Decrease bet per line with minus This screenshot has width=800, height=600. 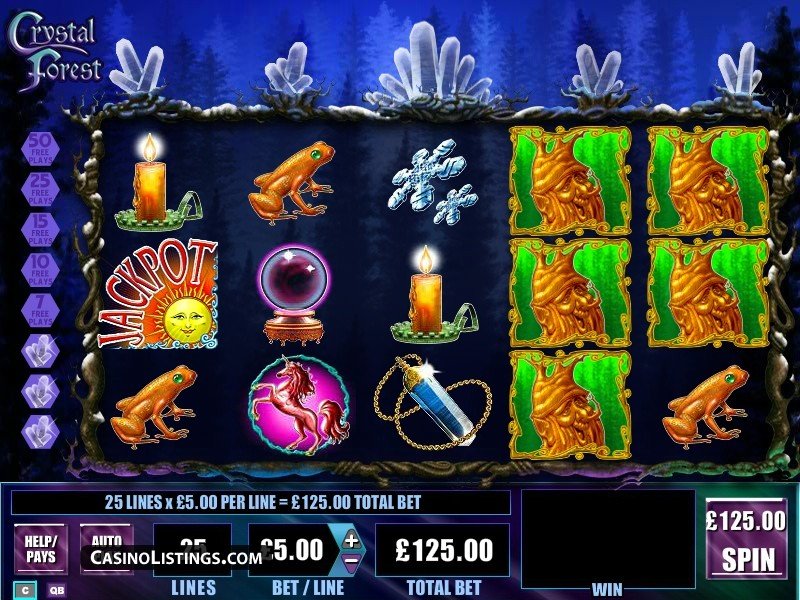pos(351,563)
